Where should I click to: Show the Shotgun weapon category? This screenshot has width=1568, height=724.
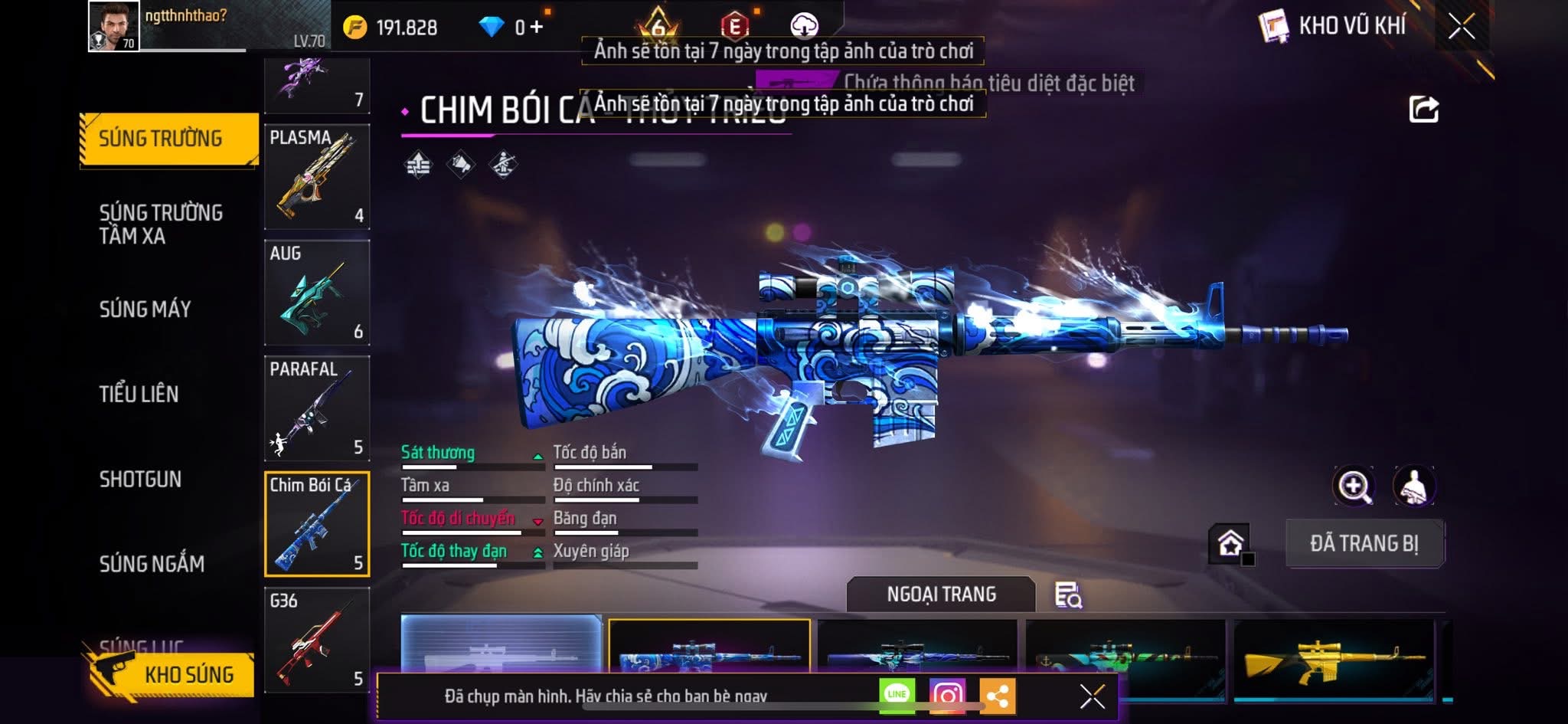point(140,479)
